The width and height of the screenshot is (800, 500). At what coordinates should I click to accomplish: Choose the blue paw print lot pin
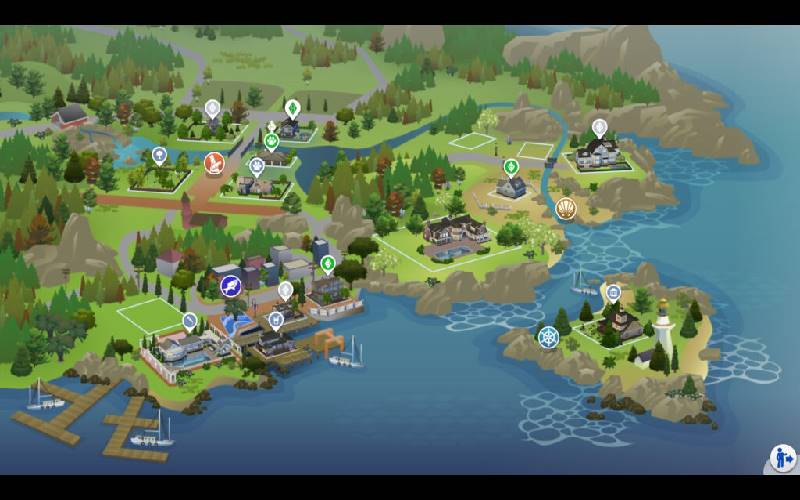pos(257,165)
